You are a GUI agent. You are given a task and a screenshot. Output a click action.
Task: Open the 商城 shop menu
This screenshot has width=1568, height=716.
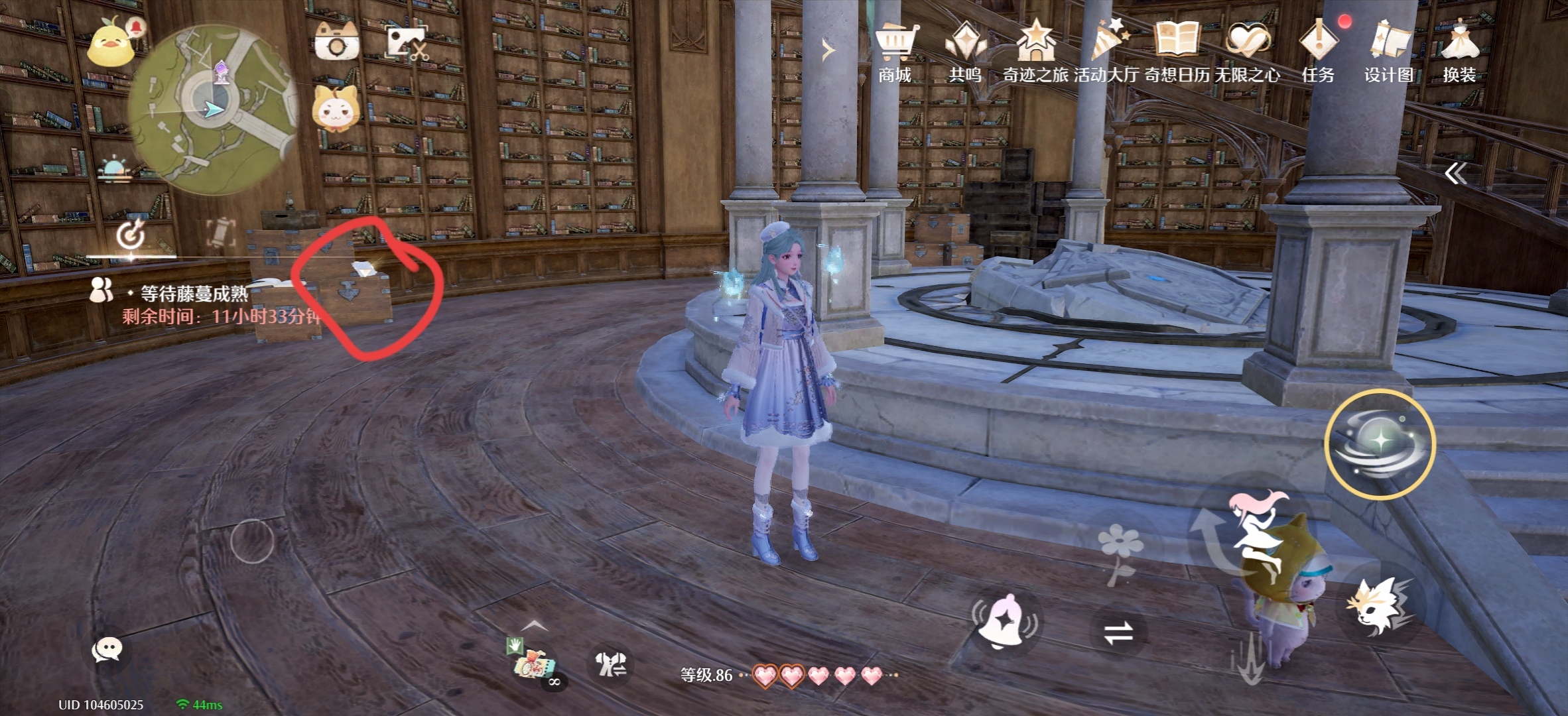coord(895,52)
